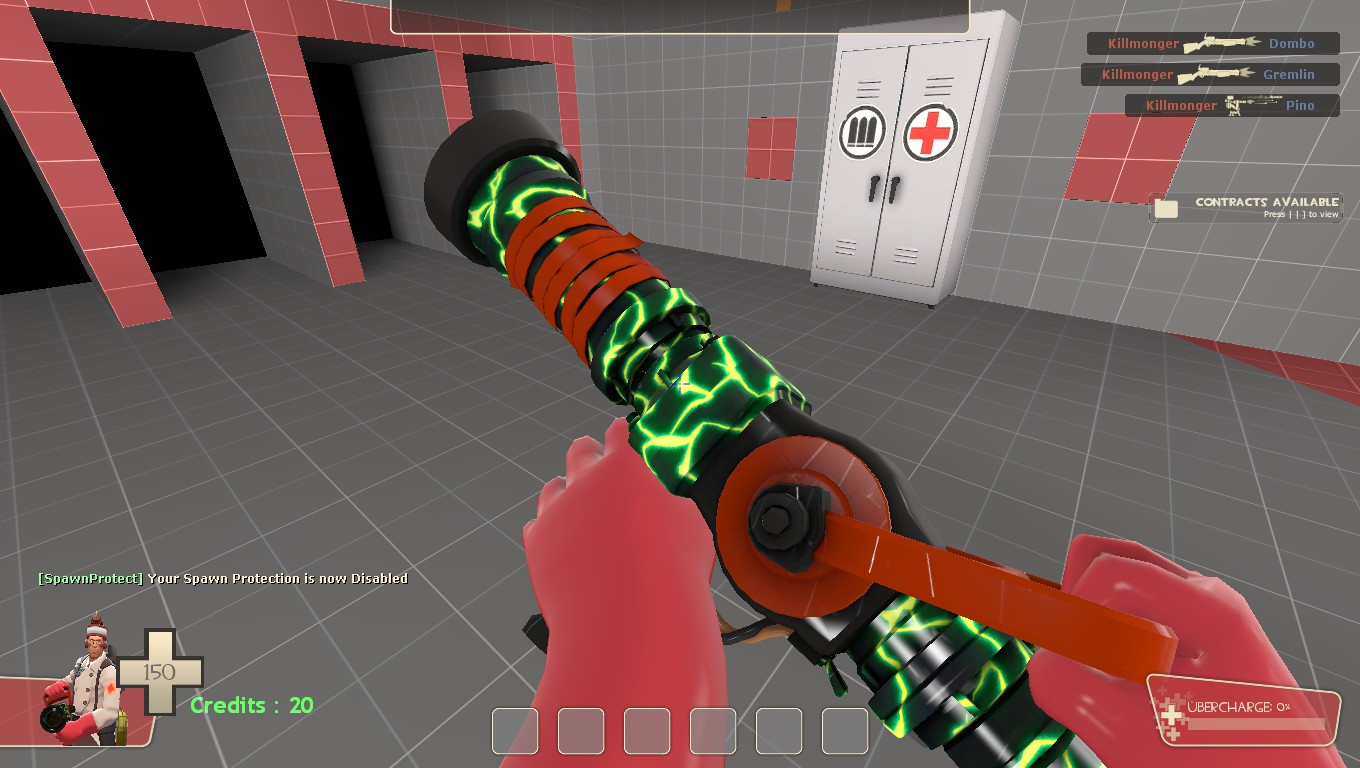This screenshot has height=768, width=1360.
Task: Click the Press ] to view text
Action: point(1302,214)
